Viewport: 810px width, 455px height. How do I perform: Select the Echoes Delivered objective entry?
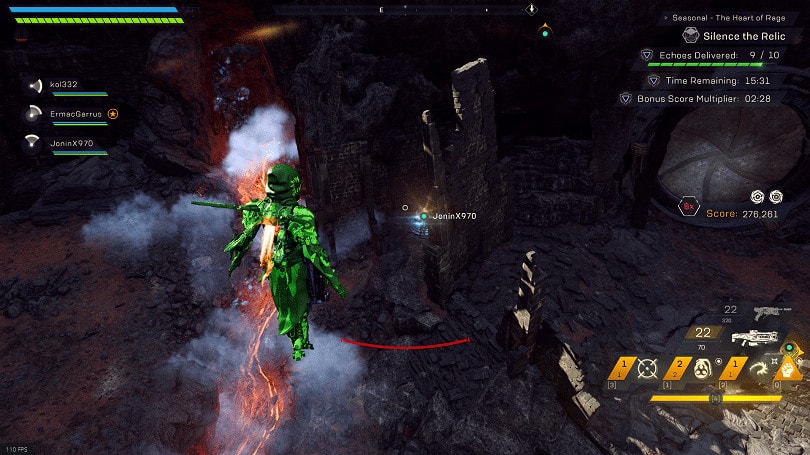coord(697,55)
